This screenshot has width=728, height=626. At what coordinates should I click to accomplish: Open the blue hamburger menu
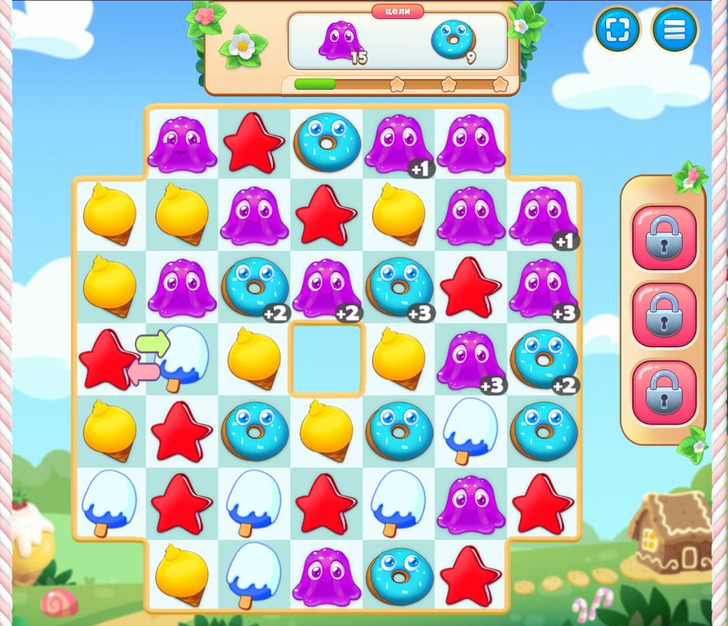tap(675, 30)
